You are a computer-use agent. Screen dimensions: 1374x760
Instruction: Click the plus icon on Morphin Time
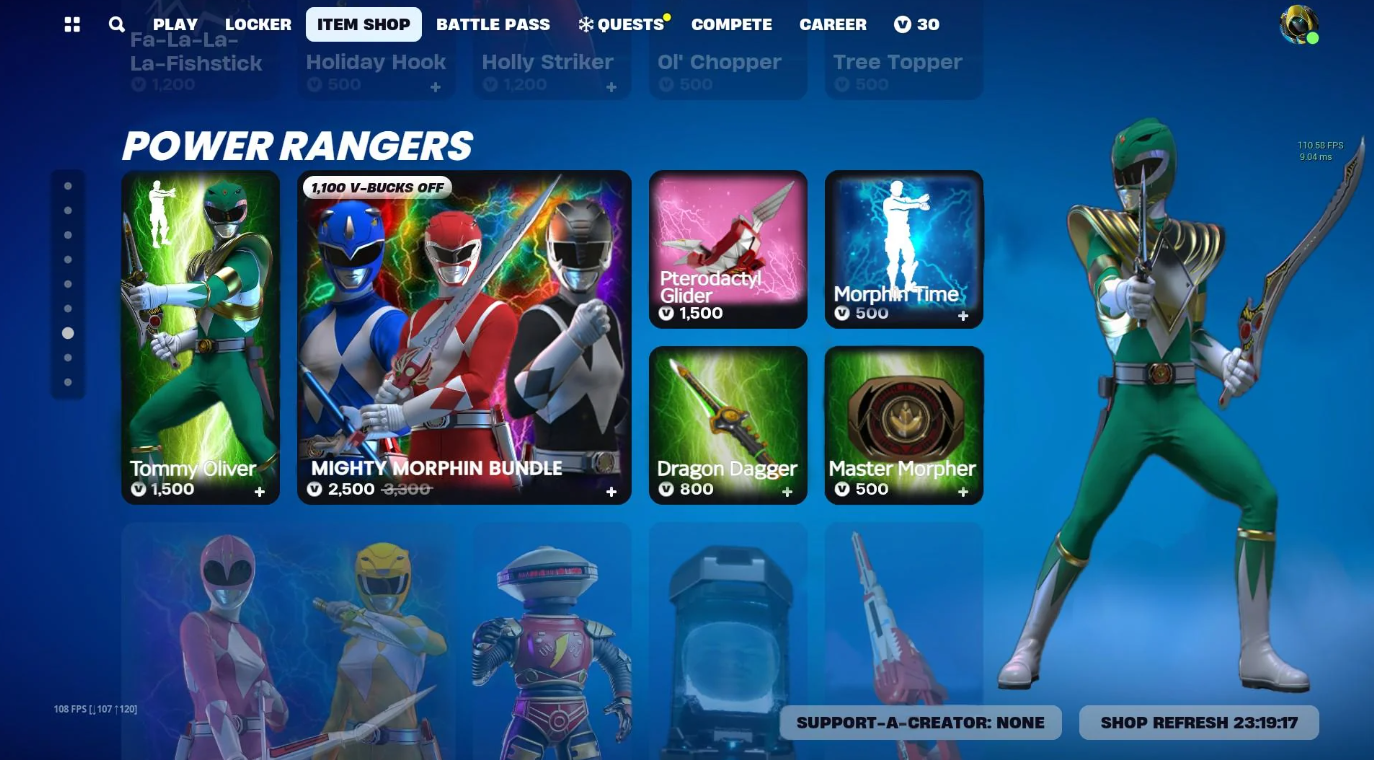962,315
